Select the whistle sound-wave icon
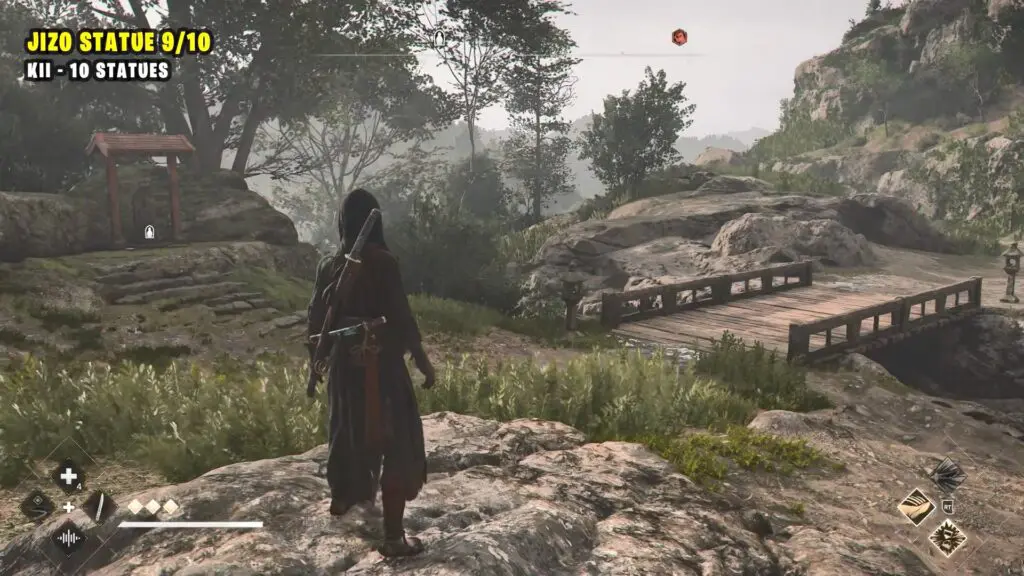 pyautogui.click(x=68, y=537)
